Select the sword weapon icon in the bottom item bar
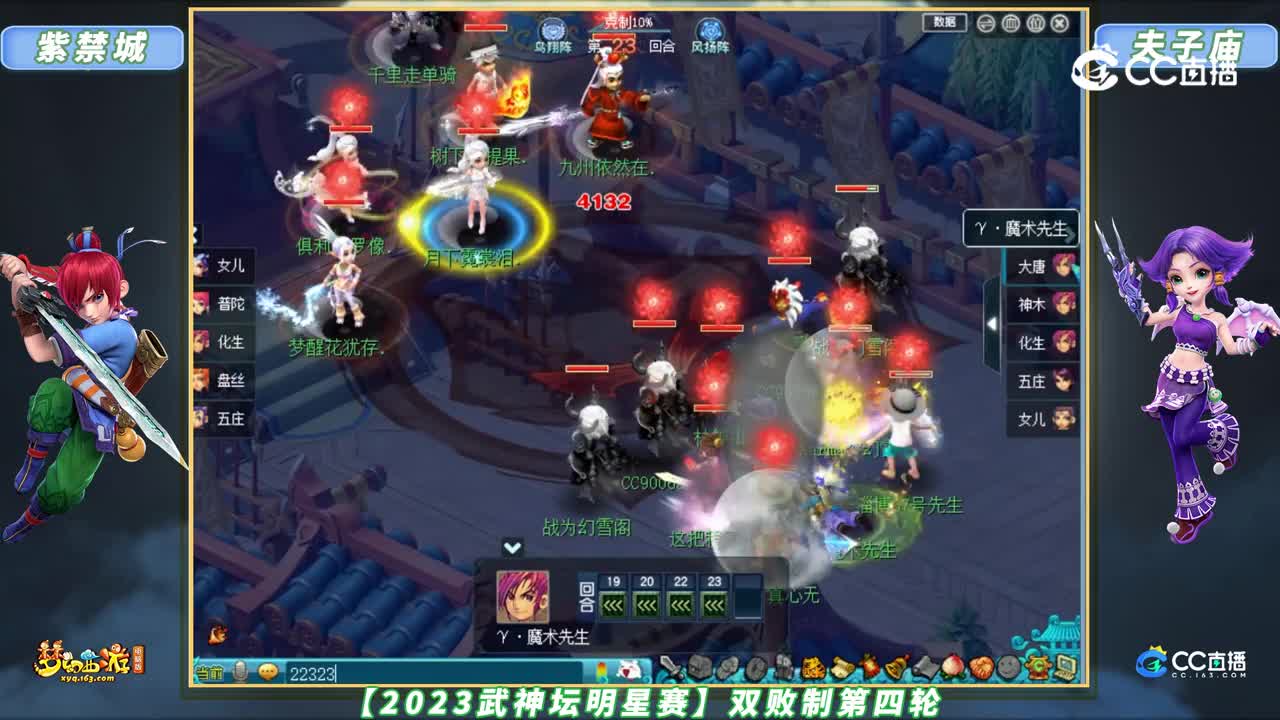 pyautogui.click(x=671, y=667)
